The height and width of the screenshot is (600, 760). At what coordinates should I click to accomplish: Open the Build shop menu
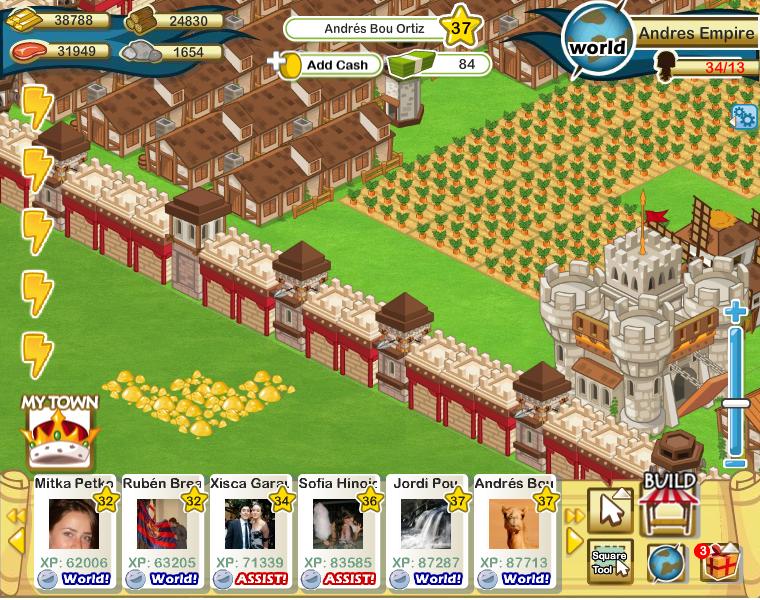click(669, 505)
